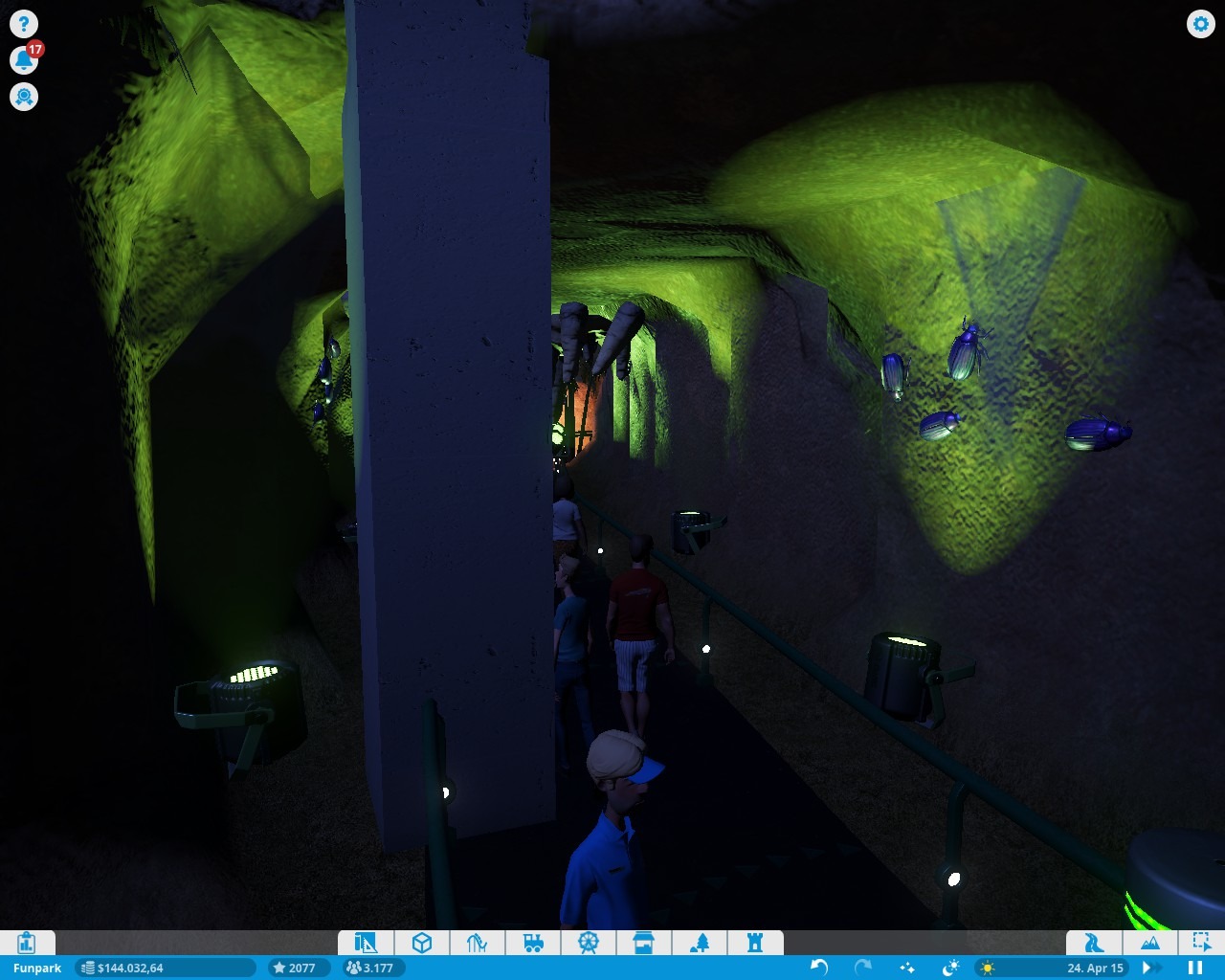Image resolution: width=1225 pixels, height=980 pixels.
Task: Pause the game simulation
Action: 1195,968
